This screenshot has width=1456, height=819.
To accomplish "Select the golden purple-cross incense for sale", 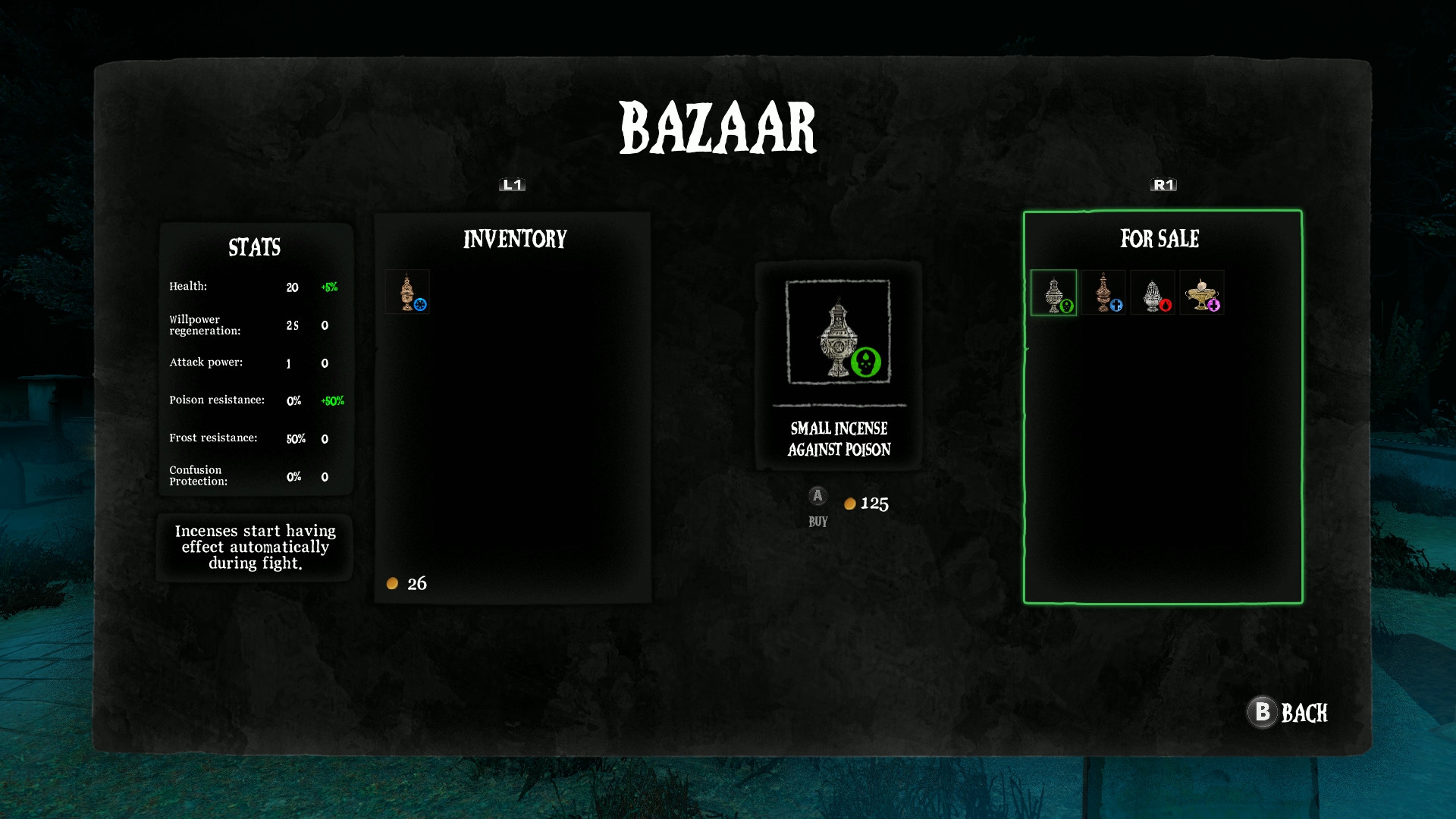I will point(1203,293).
